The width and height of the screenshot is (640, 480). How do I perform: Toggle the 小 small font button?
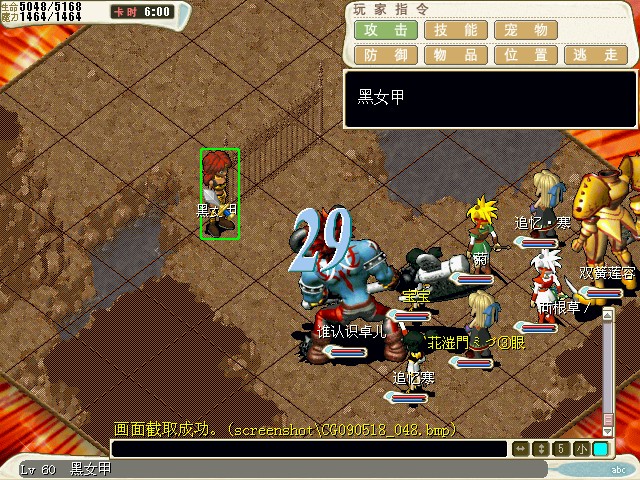coord(581,449)
